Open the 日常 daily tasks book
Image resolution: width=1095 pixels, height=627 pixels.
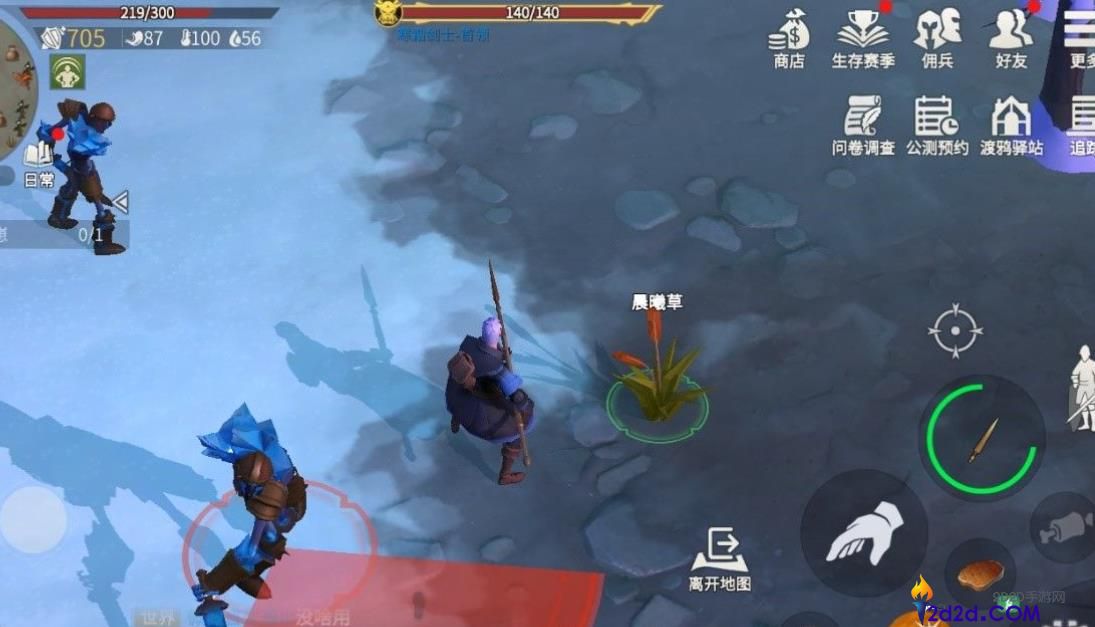(x=39, y=162)
